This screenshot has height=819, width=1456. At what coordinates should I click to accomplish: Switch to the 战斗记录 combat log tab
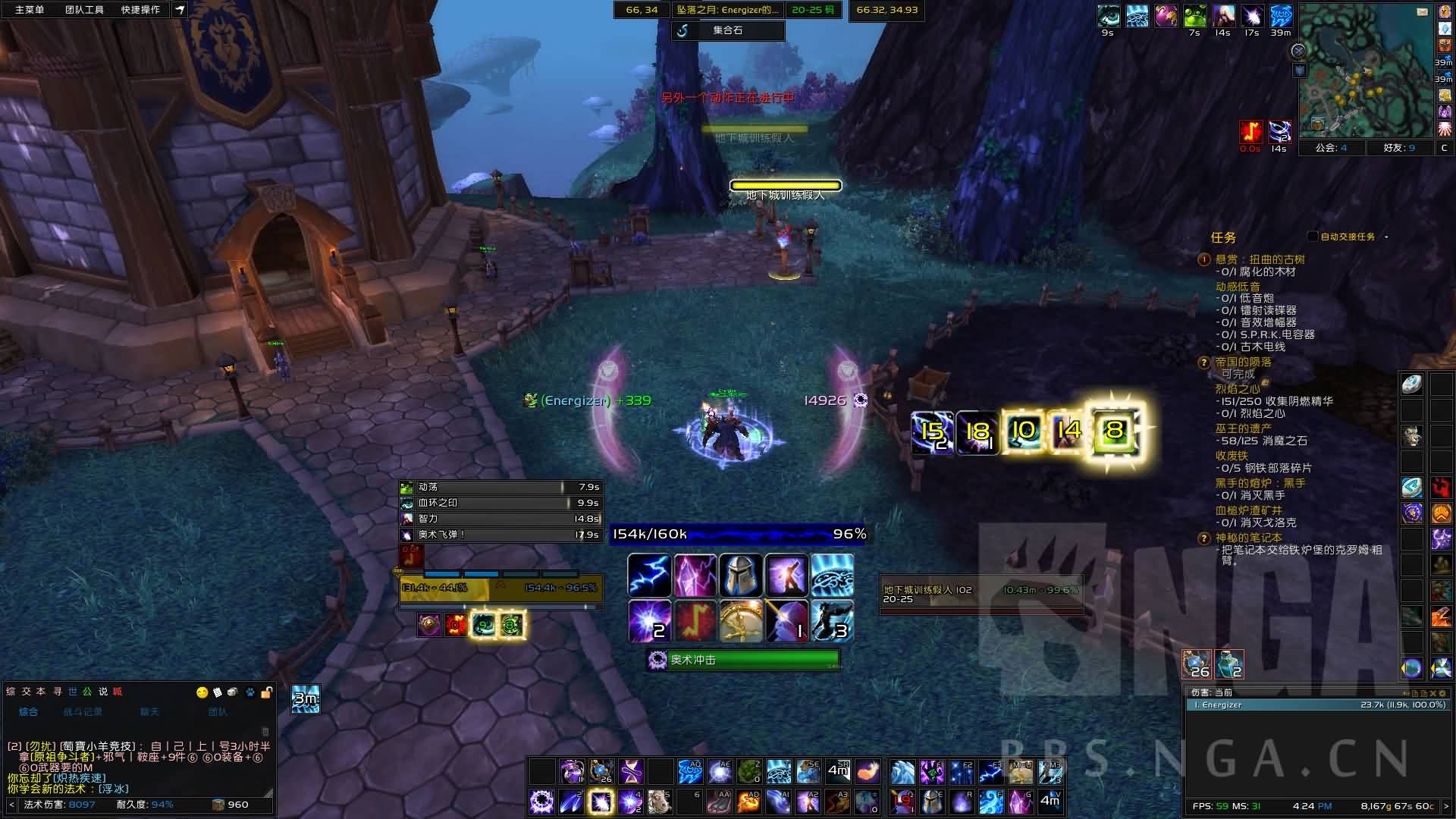(x=83, y=711)
